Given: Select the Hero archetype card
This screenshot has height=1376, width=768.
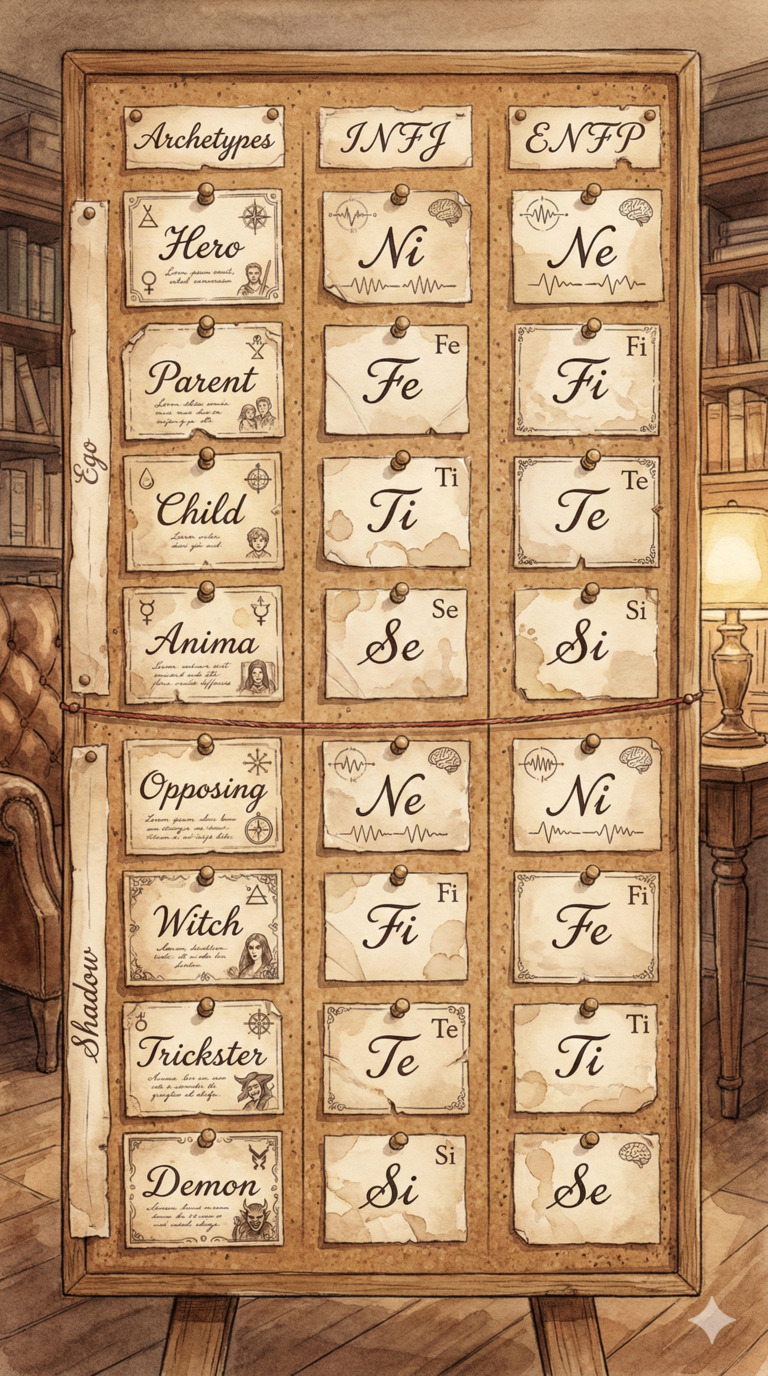Looking at the screenshot, I should click(202, 247).
